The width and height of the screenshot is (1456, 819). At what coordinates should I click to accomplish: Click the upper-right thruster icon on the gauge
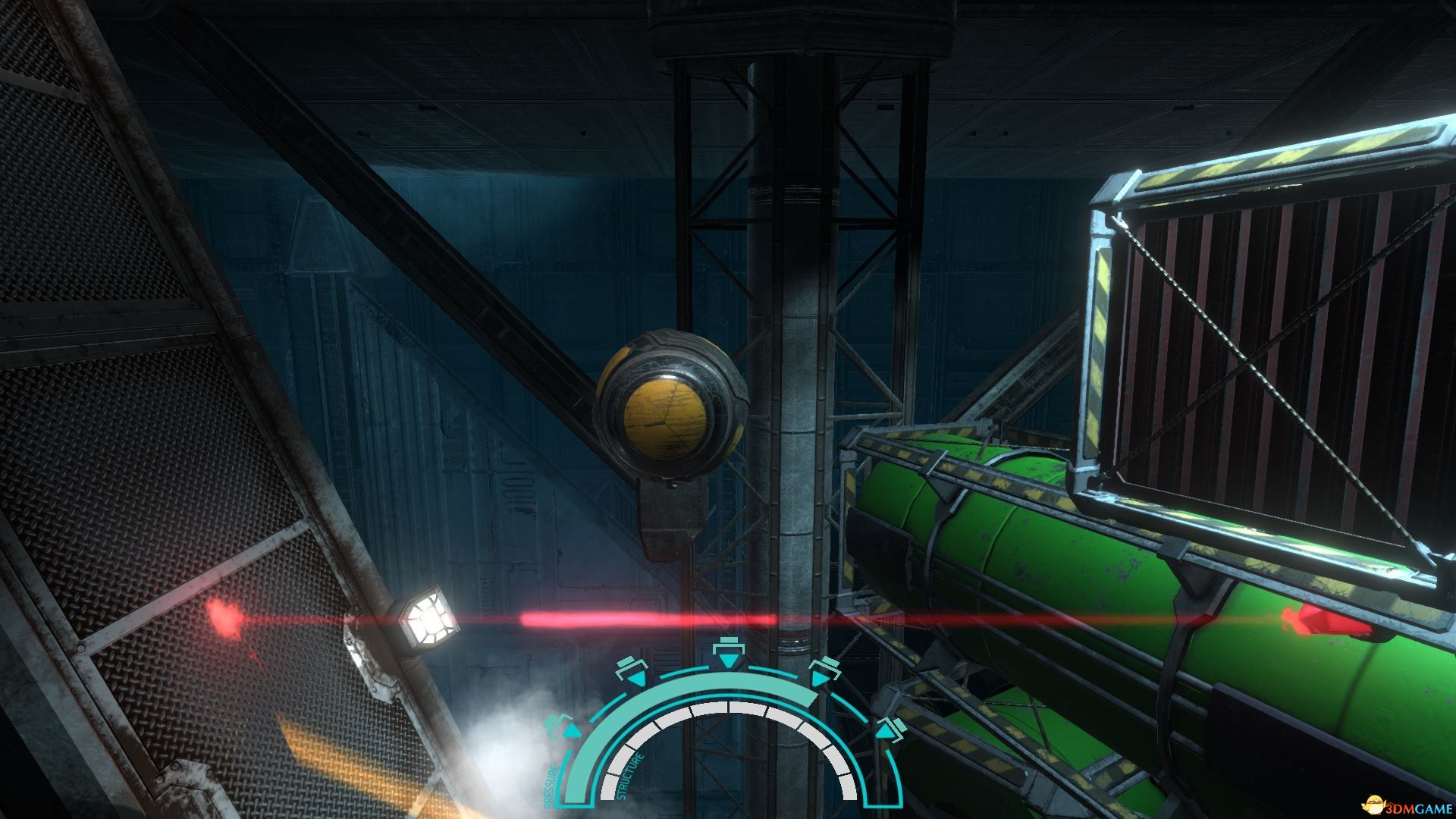click(x=824, y=669)
